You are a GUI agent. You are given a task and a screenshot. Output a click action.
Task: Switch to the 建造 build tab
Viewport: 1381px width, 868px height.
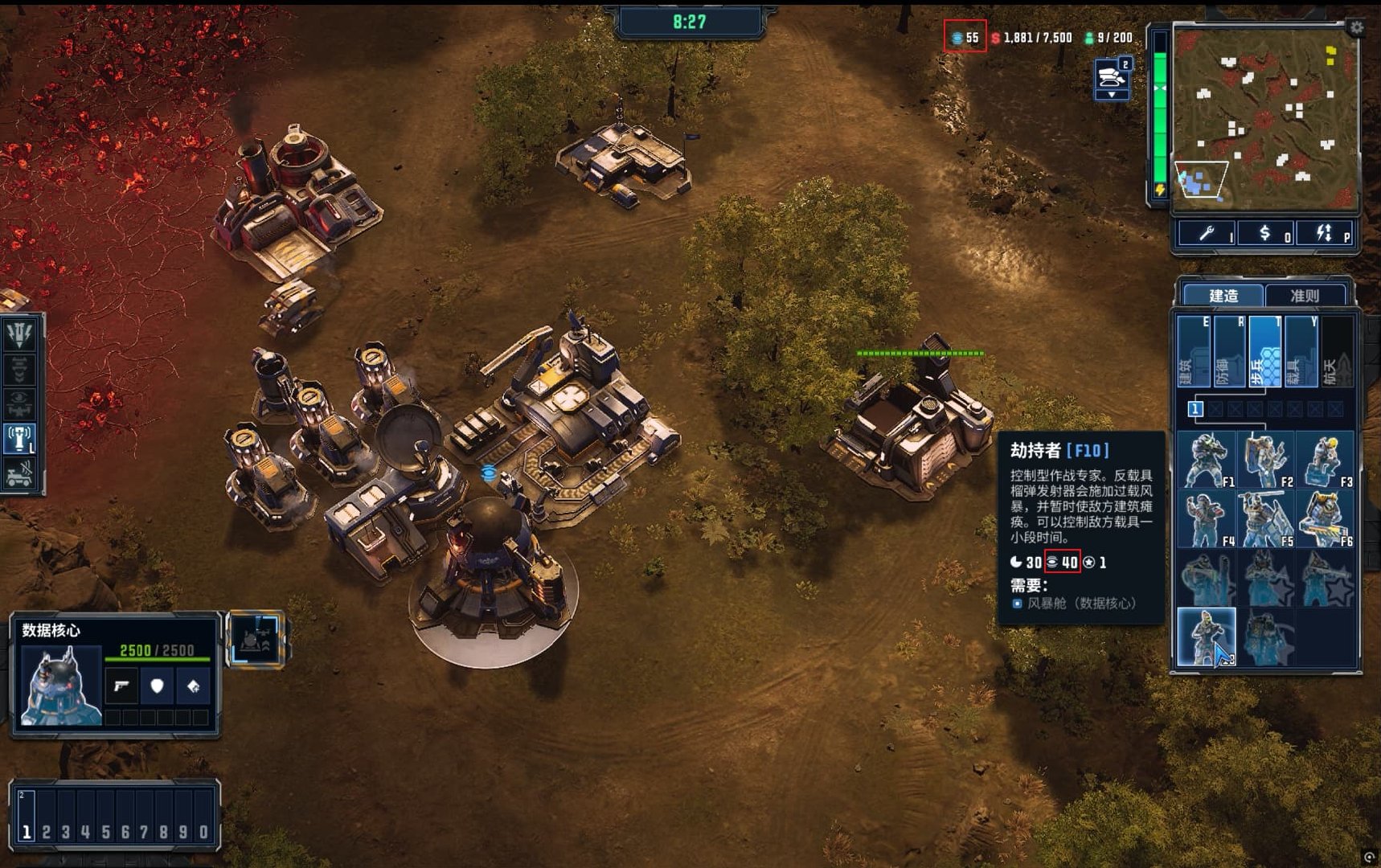[1223, 296]
